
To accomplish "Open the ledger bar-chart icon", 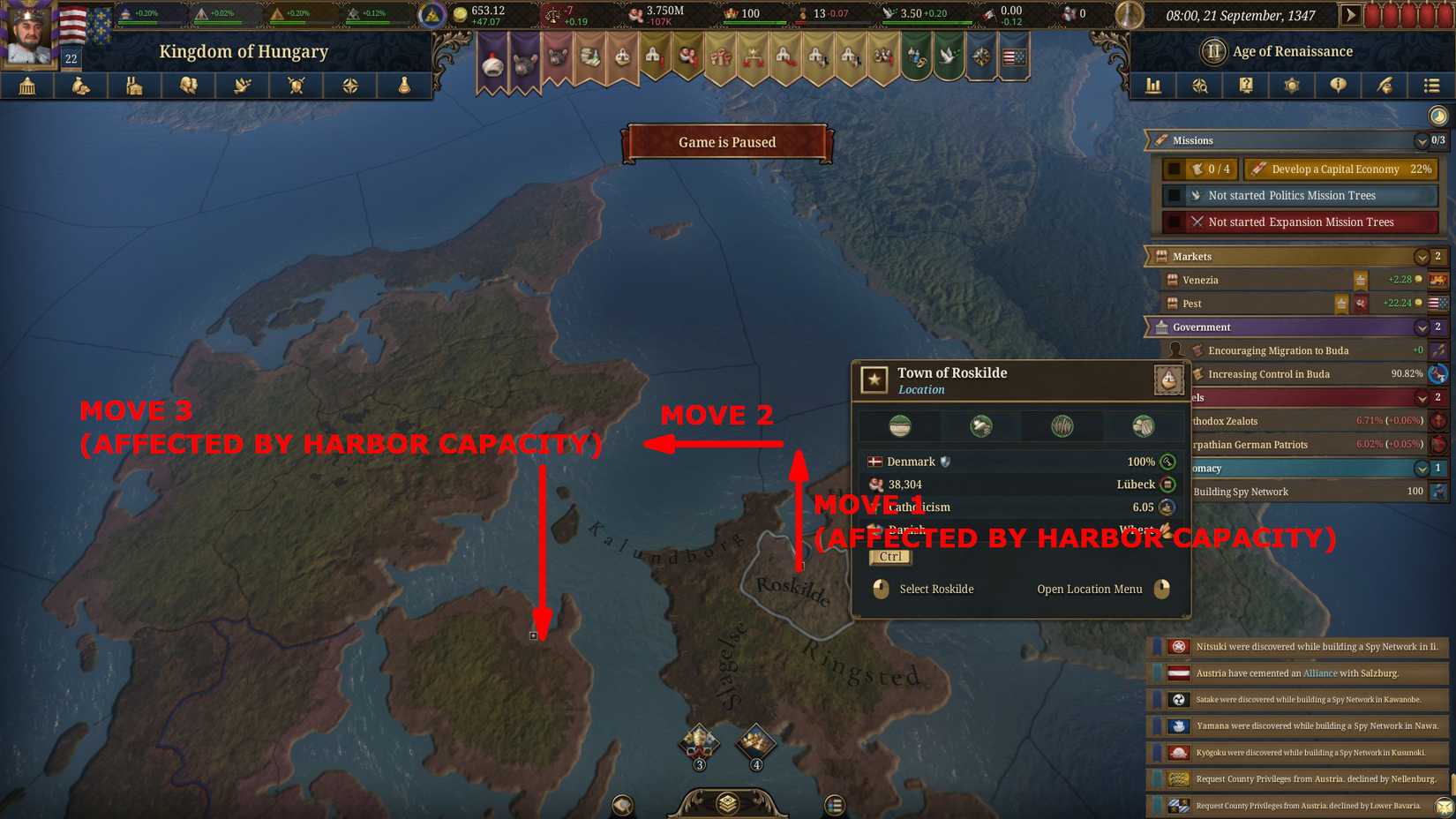I will coord(1152,86).
